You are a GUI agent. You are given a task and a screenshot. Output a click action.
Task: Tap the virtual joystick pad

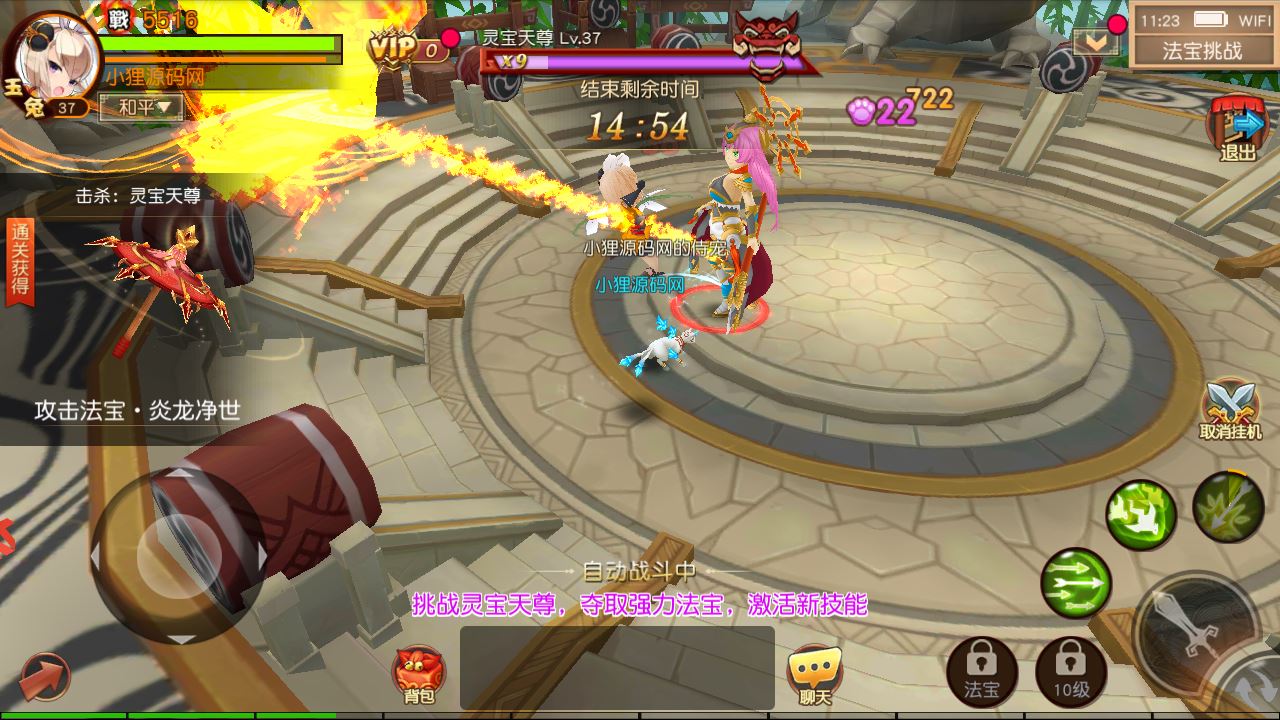178,556
